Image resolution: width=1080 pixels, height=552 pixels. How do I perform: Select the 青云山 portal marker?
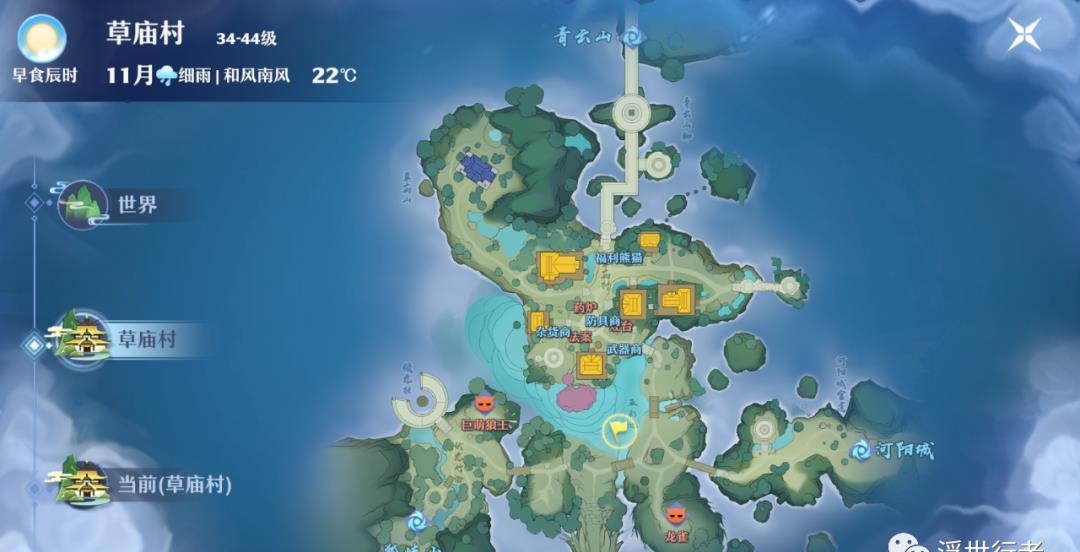tap(631, 37)
